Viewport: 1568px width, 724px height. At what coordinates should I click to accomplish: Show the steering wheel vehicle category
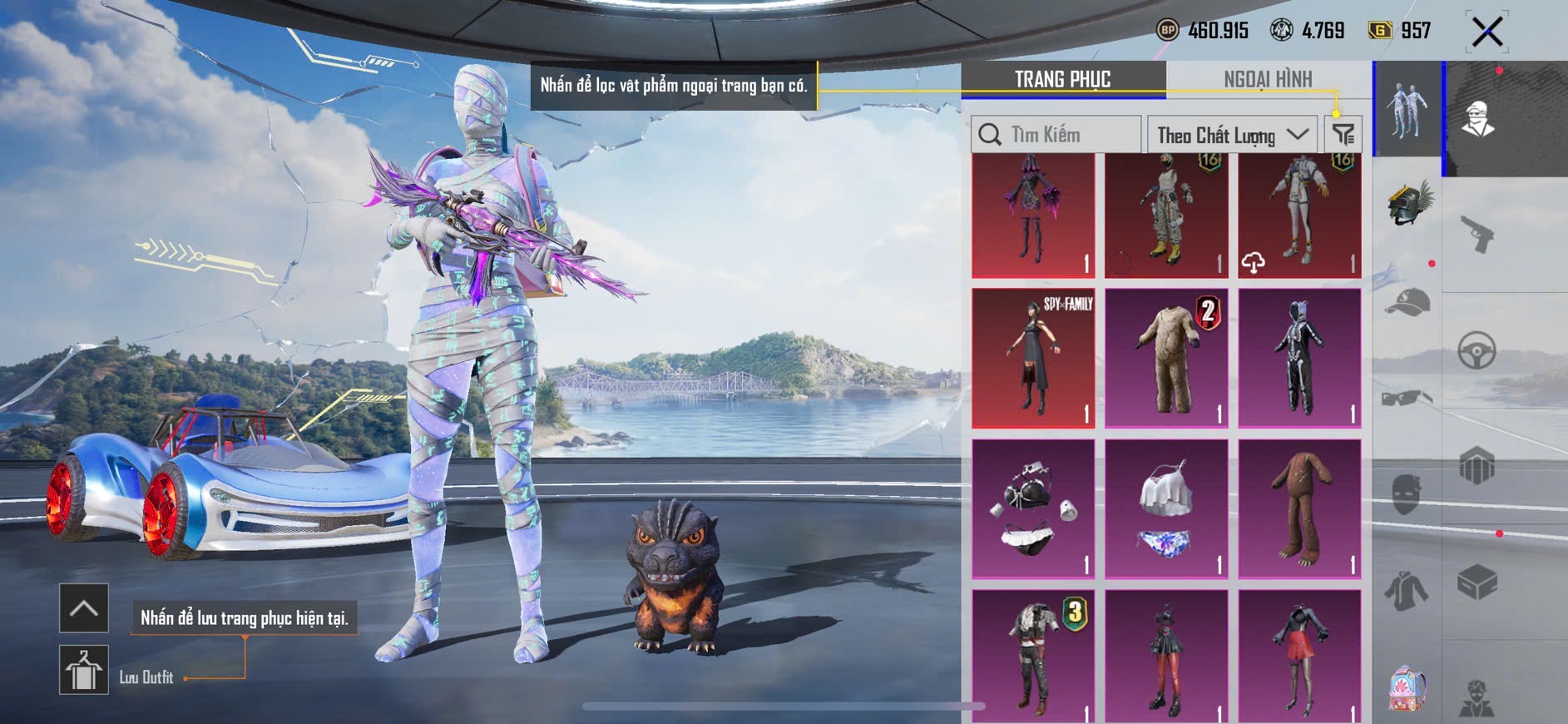tap(1477, 350)
